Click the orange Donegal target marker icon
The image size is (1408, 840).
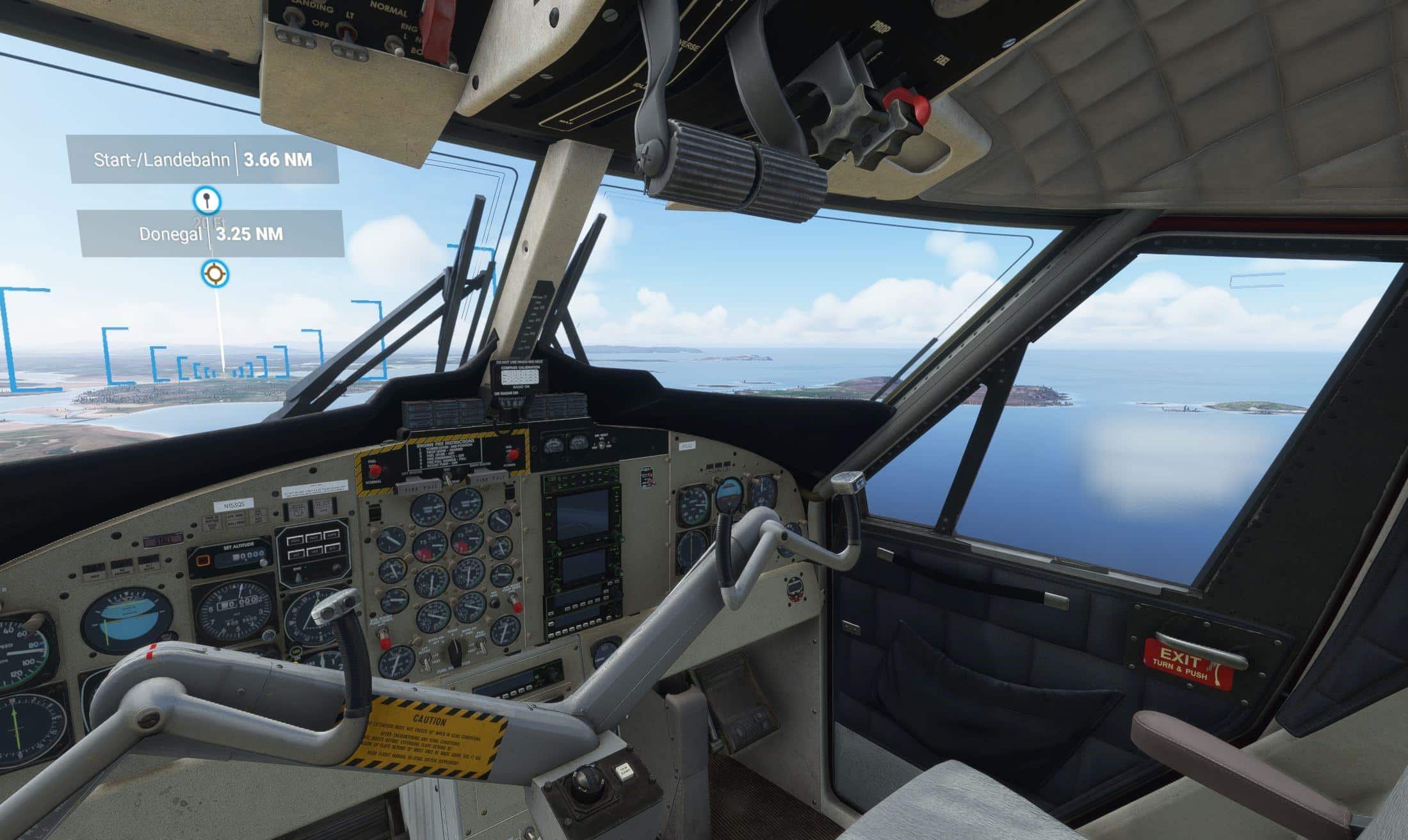click(x=214, y=274)
